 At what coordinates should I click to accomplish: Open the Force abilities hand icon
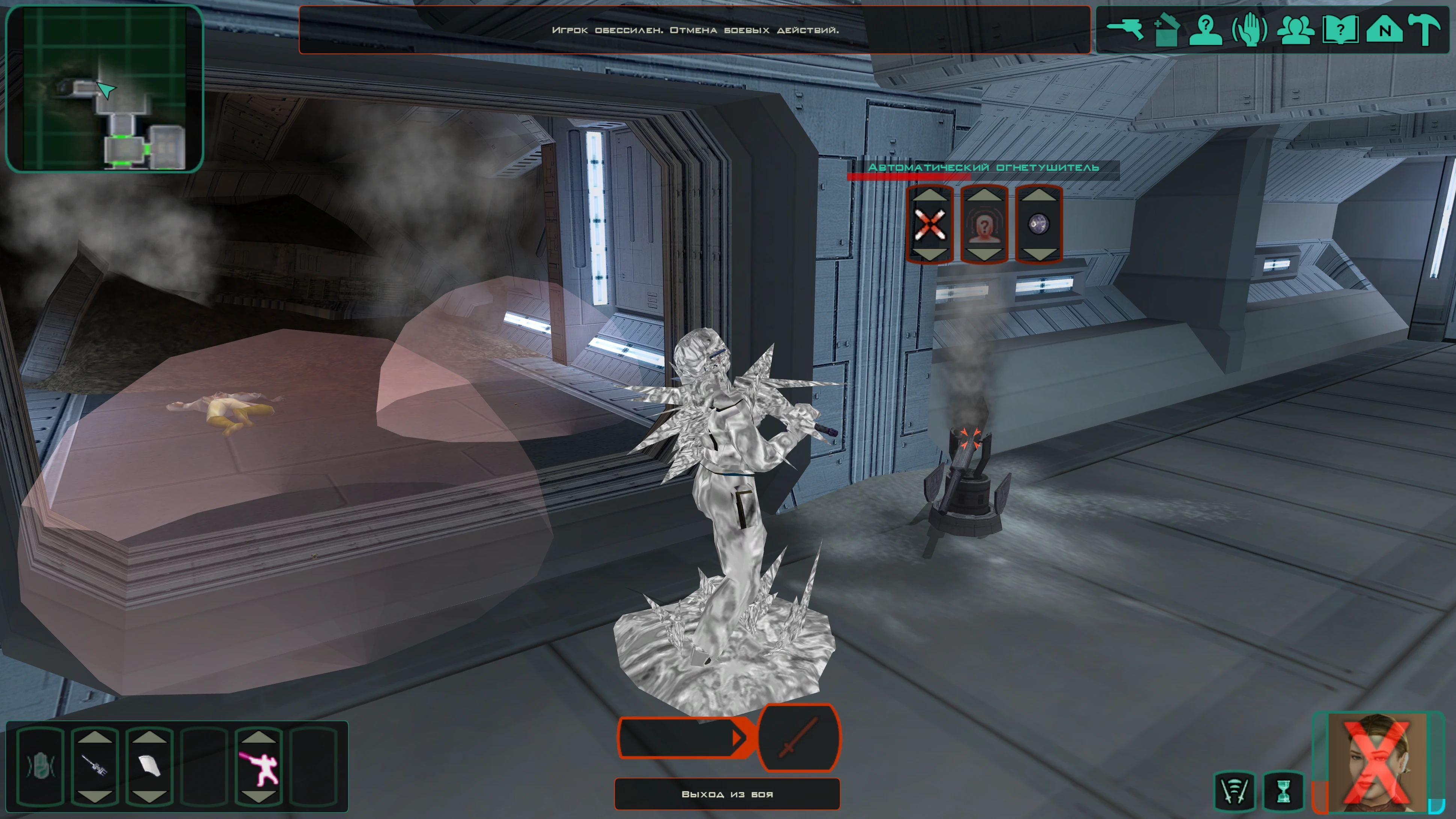click(x=1249, y=29)
